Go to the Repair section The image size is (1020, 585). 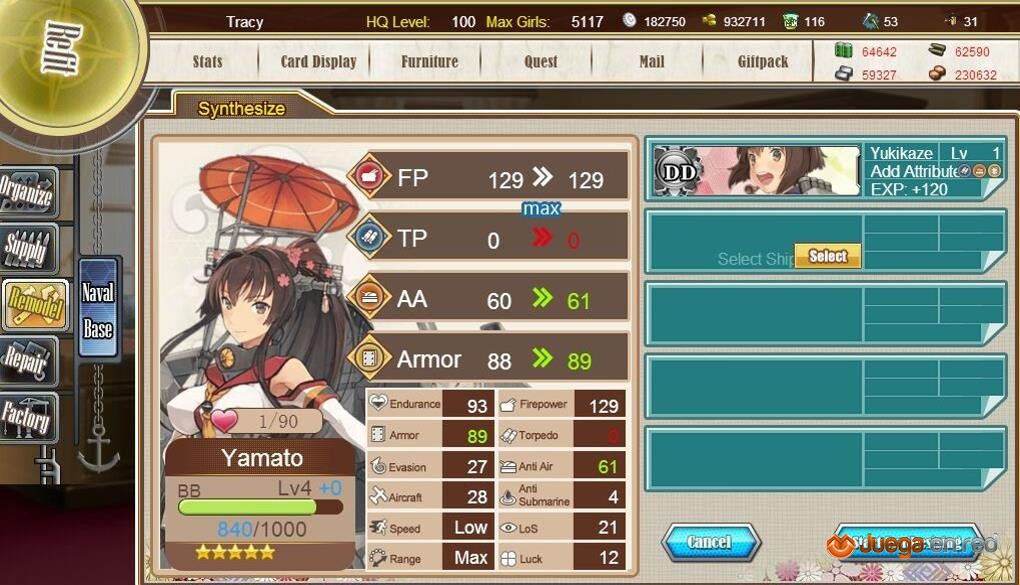coord(27,361)
